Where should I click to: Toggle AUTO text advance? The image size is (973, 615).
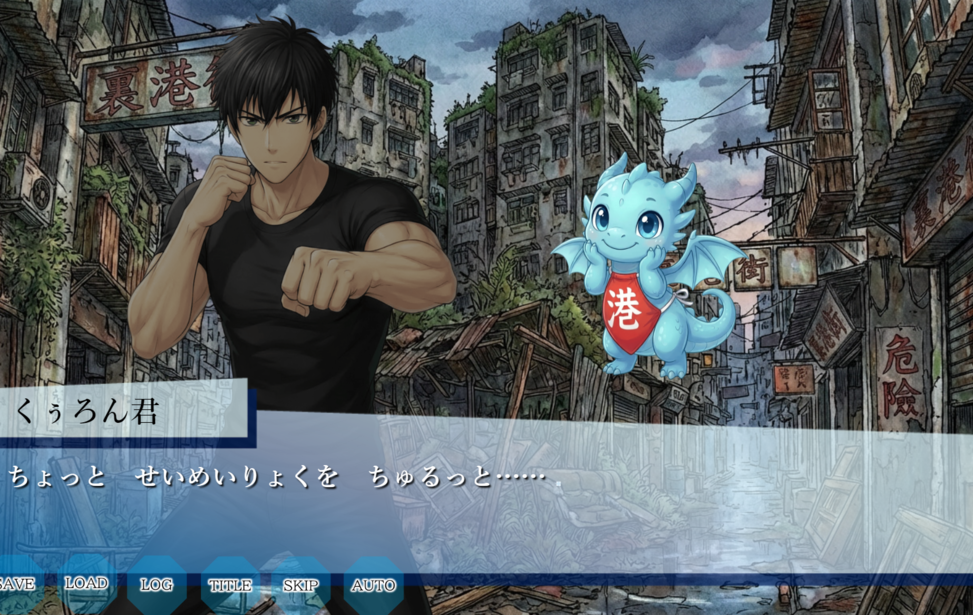[x=374, y=585]
